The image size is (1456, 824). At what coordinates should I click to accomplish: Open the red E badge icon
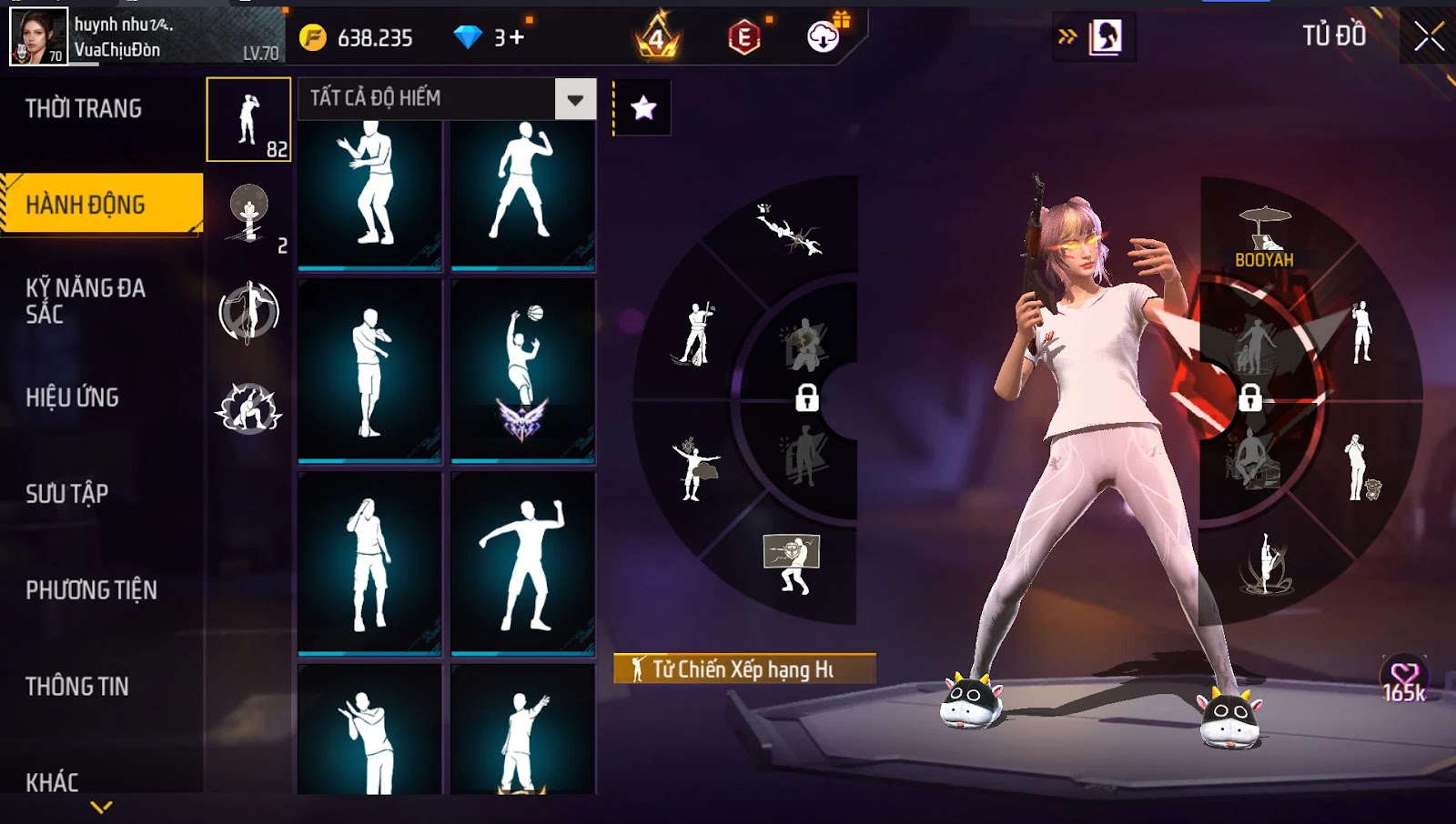(744, 37)
